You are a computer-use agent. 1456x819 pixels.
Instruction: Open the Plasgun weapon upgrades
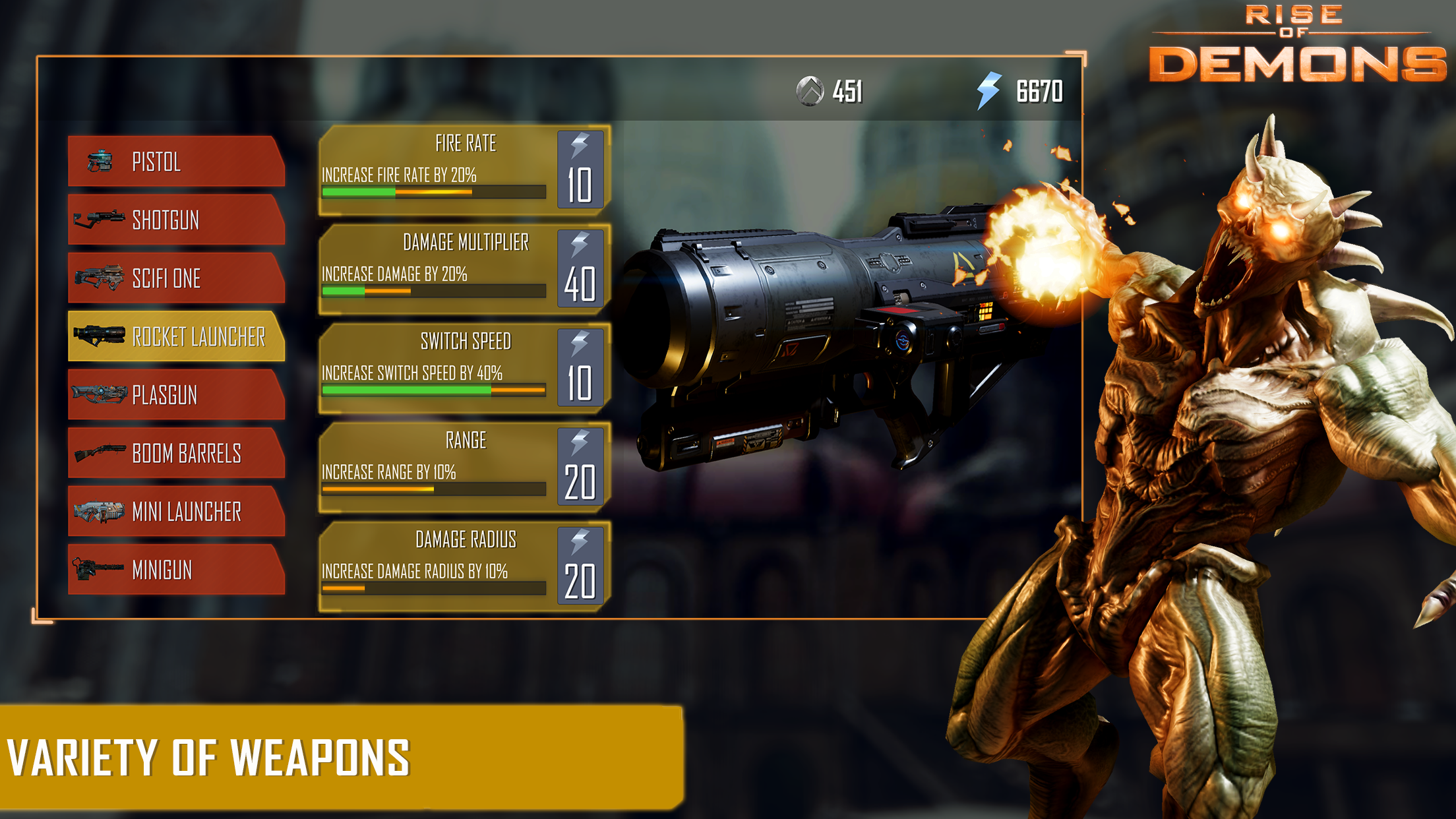(x=176, y=395)
